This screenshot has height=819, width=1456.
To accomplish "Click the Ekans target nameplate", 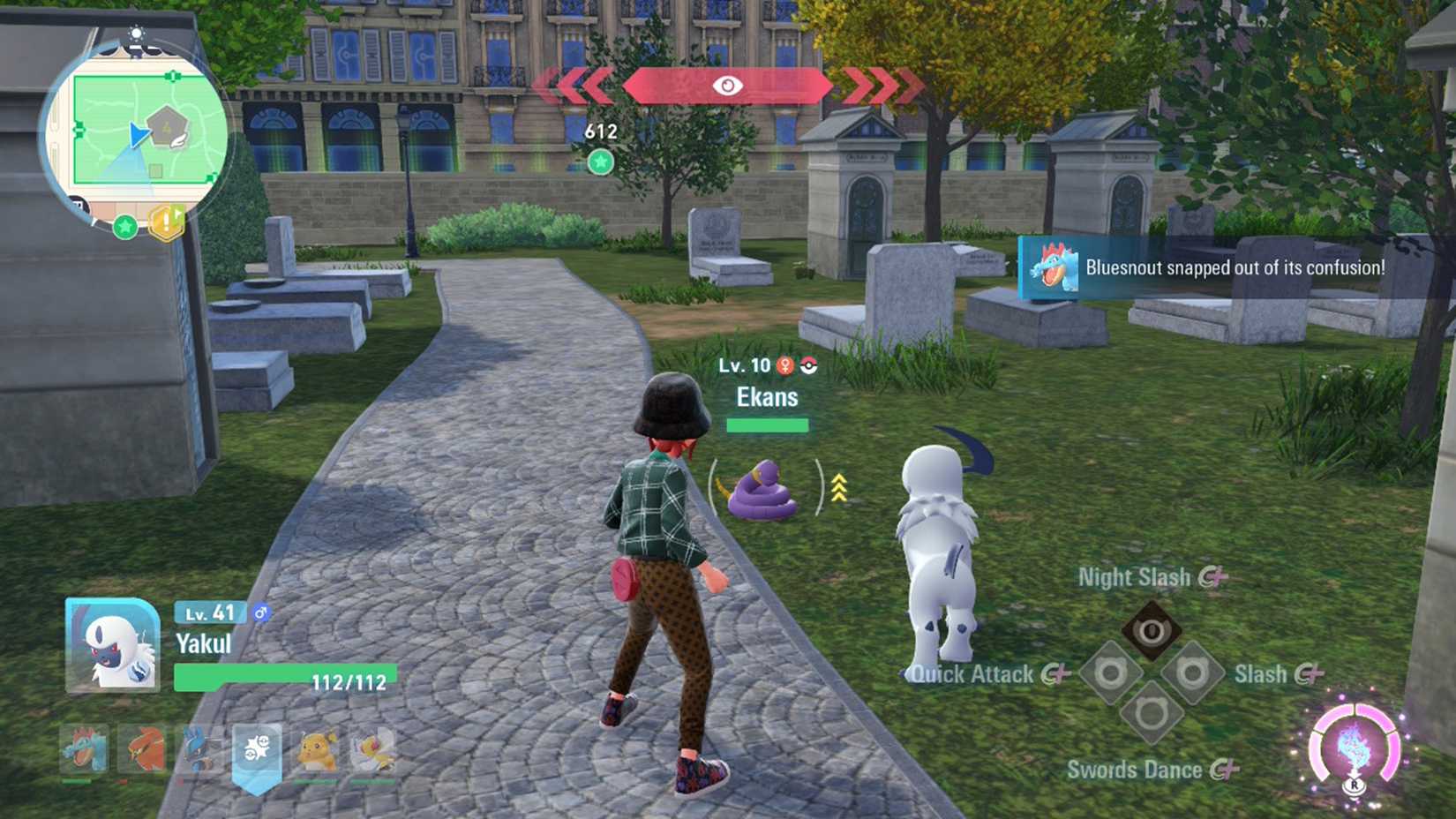I will [x=767, y=397].
